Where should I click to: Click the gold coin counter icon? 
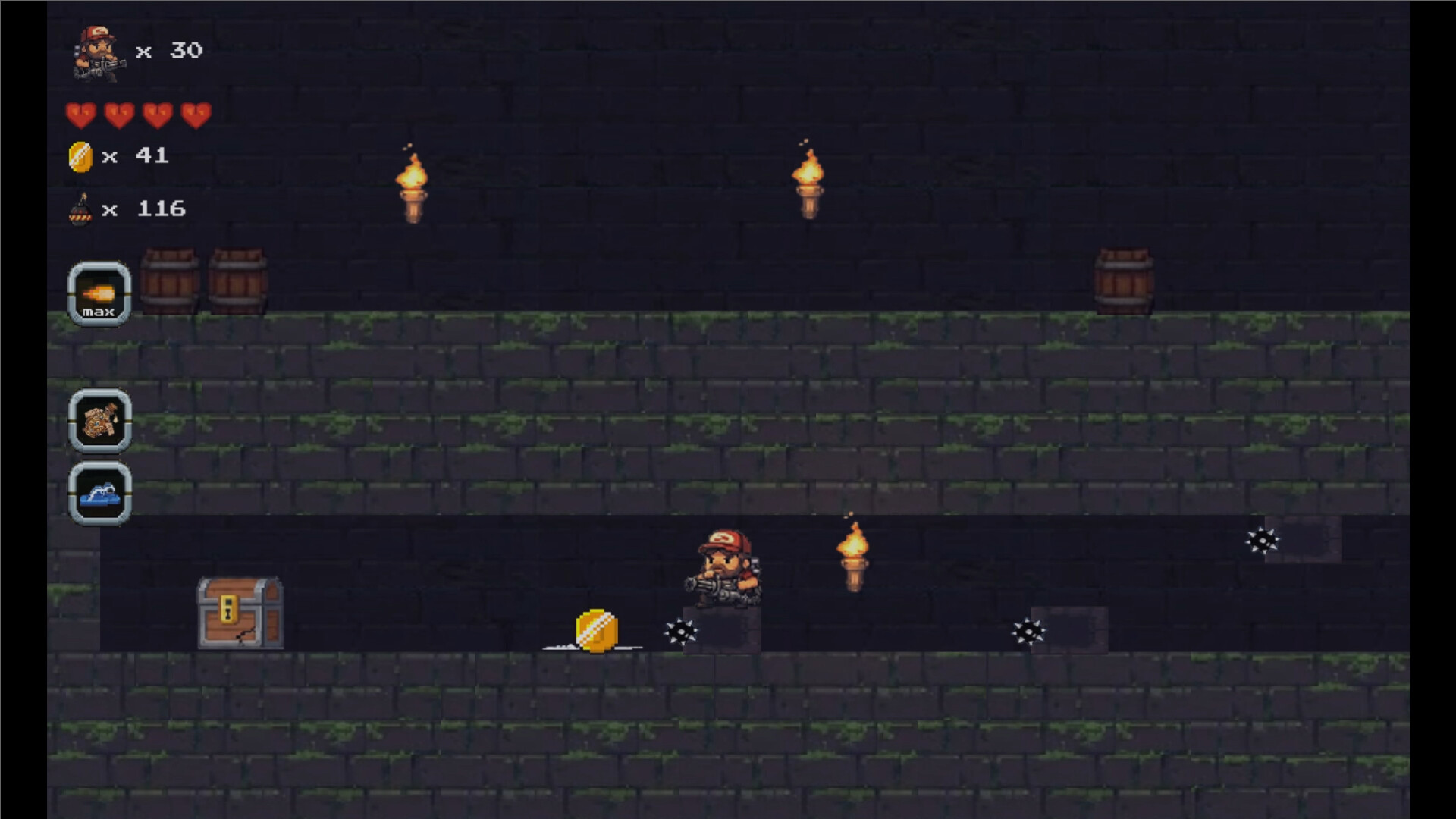[82, 156]
